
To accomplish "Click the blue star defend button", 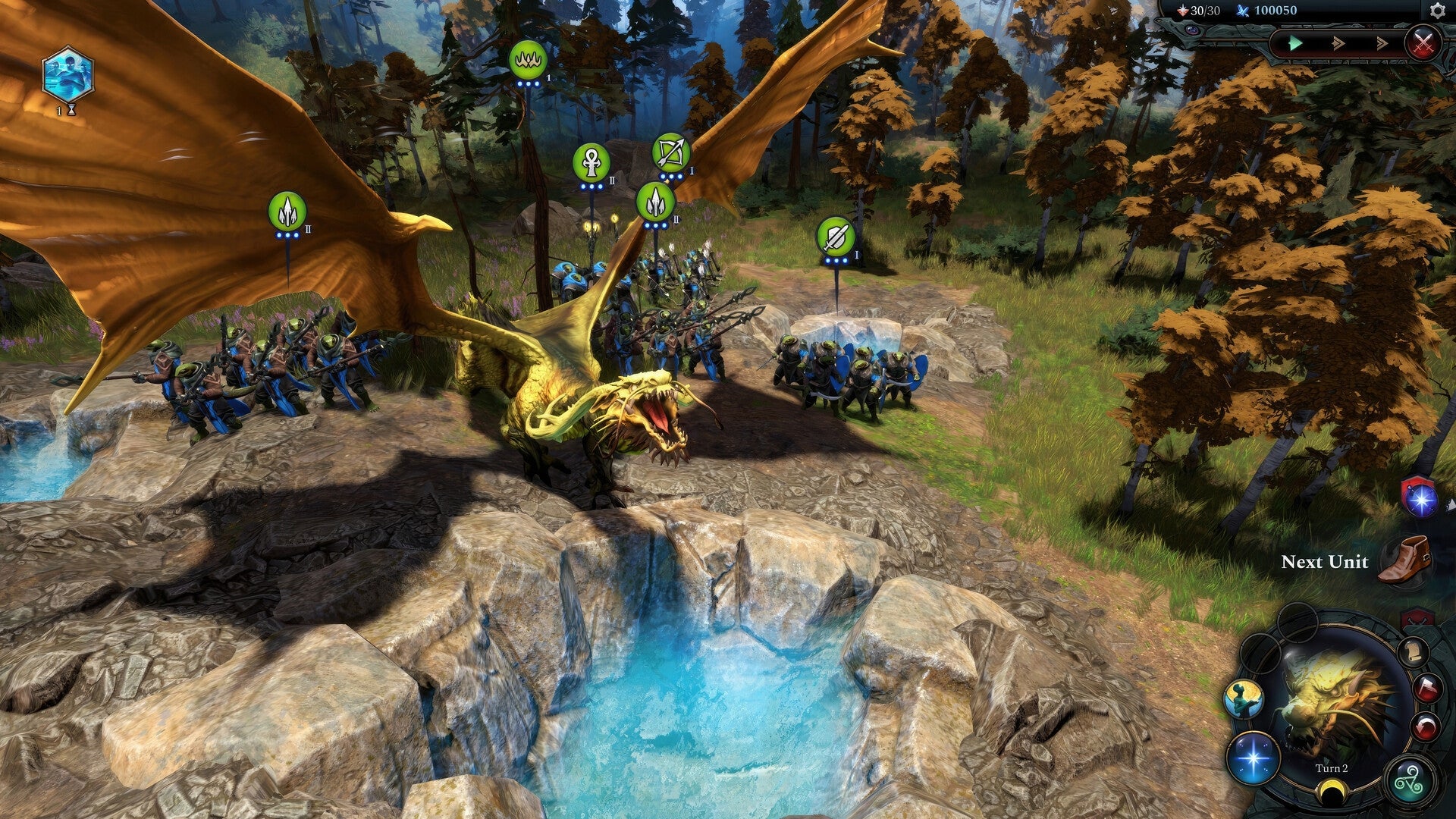I will [x=1254, y=758].
